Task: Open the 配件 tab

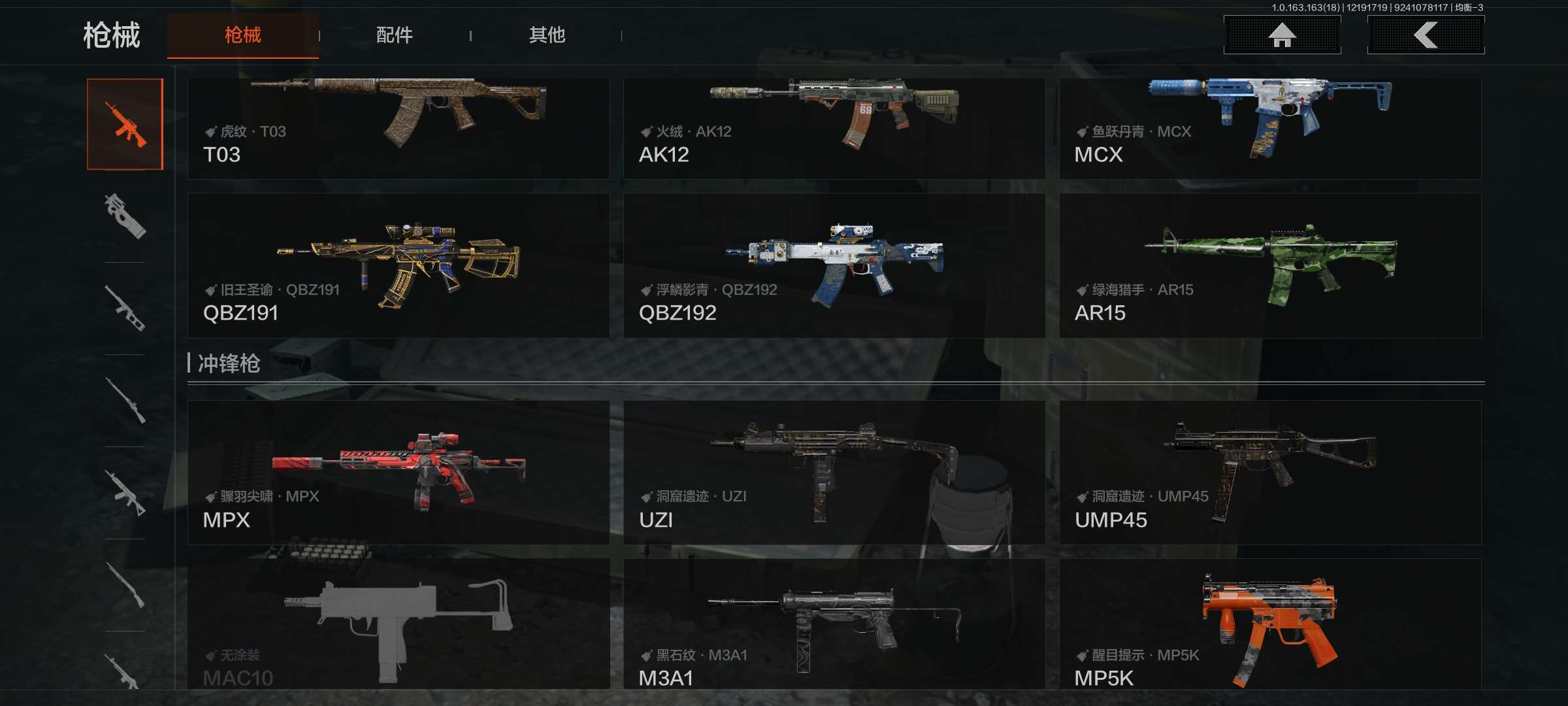Action: point(394,35)
